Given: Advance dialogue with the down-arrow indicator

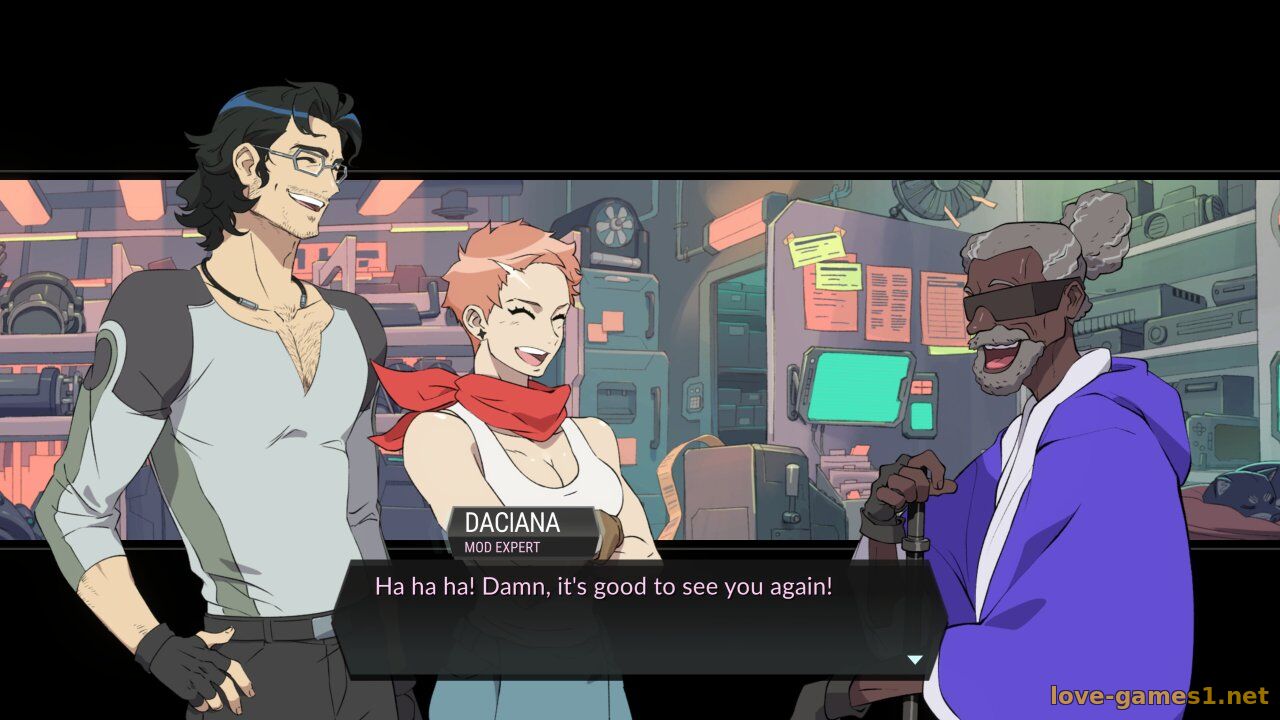Looking at the screenshot, I should pos(913,659).
